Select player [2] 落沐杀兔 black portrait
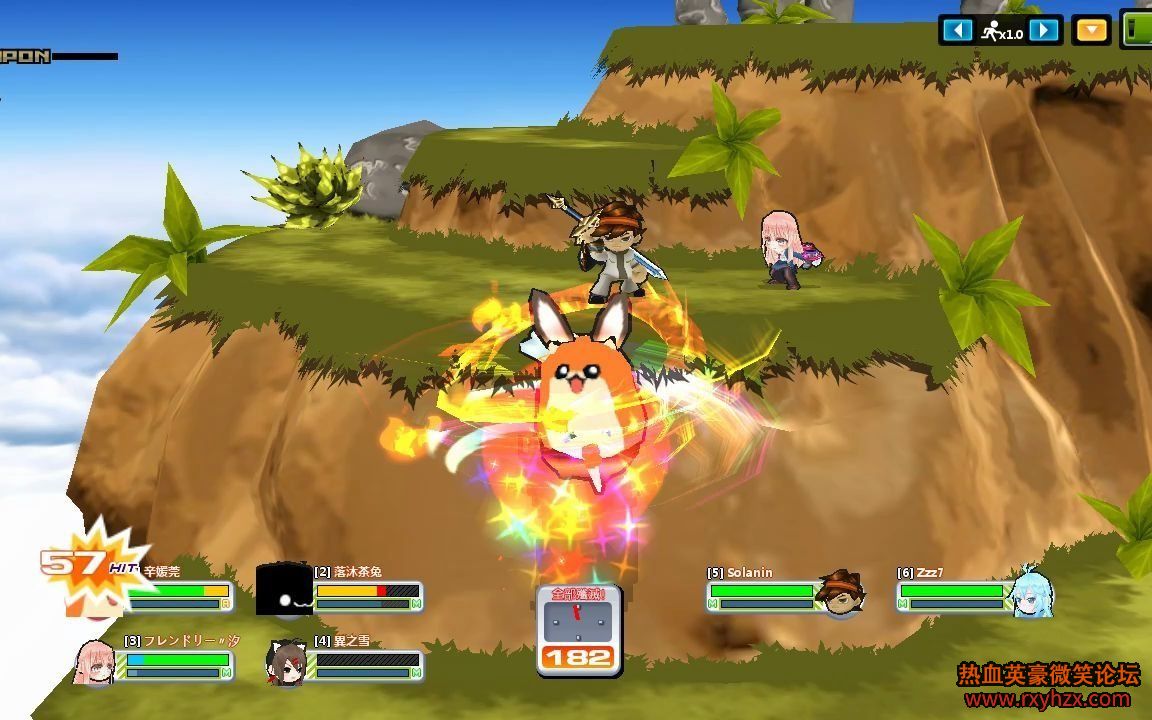This screenshot has width=1152, height=720. click(x=284, y=591)
